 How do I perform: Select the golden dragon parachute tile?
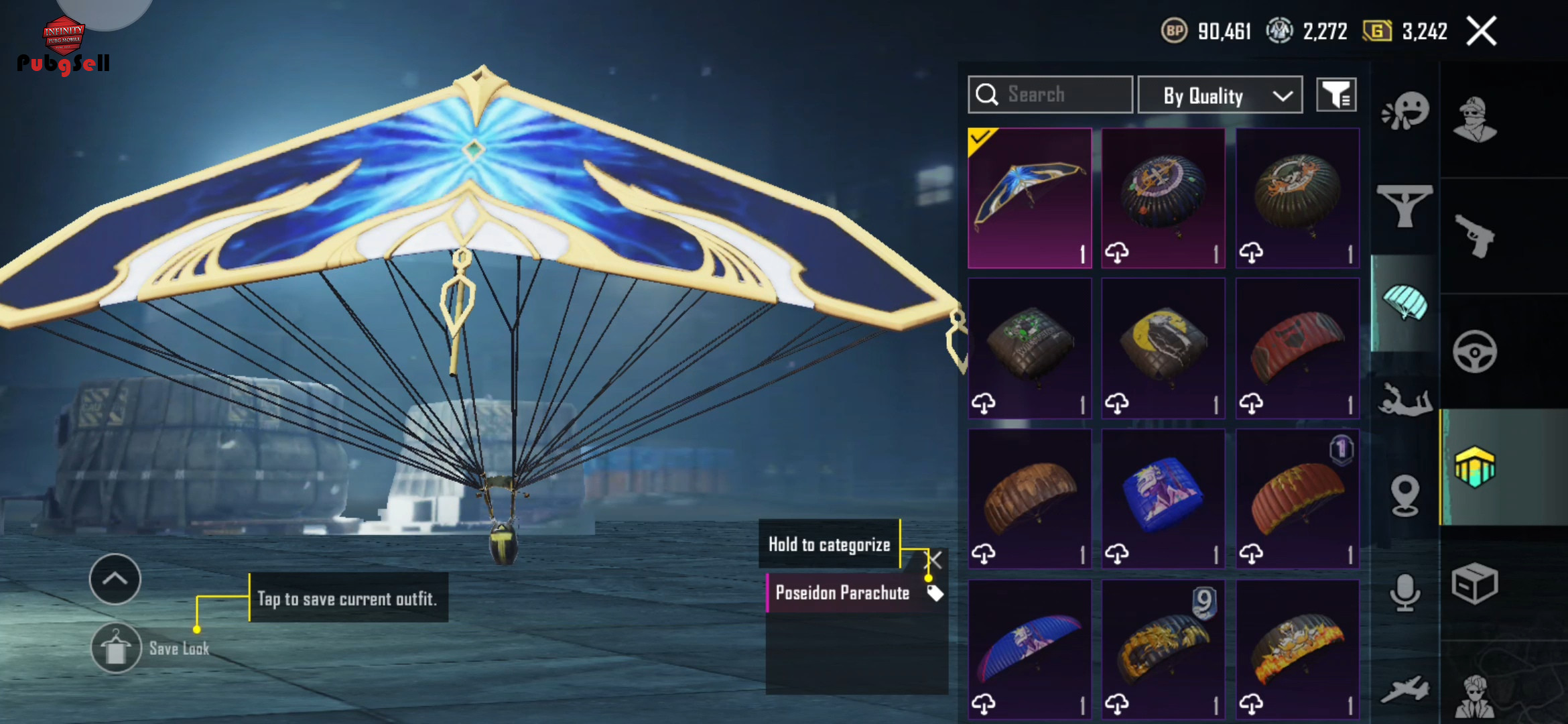coord(1163,650)
